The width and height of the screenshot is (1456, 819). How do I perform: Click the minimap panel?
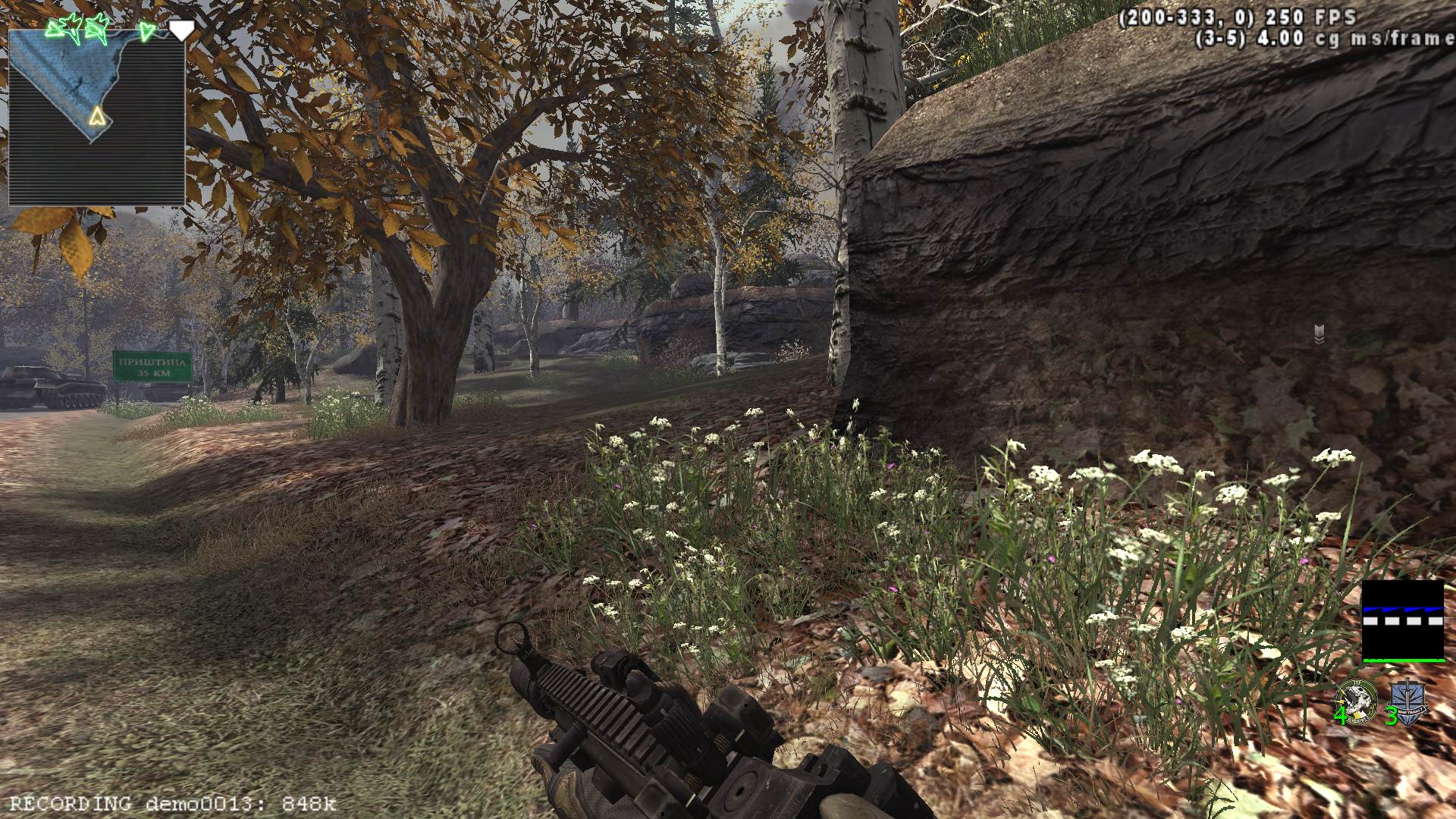pyautogui.click(x=96, y=118)
